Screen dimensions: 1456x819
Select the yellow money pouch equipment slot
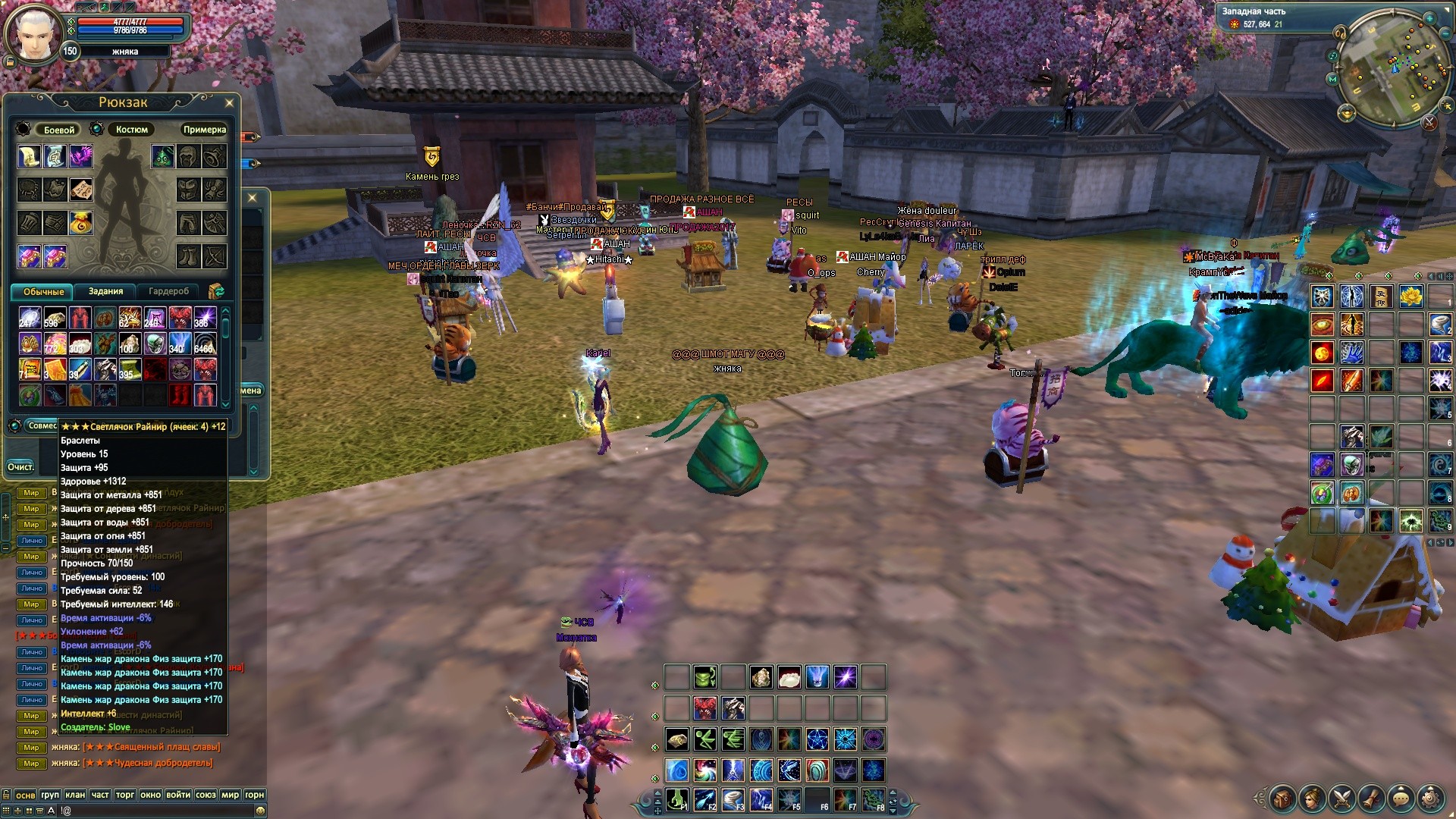(81, 222)
